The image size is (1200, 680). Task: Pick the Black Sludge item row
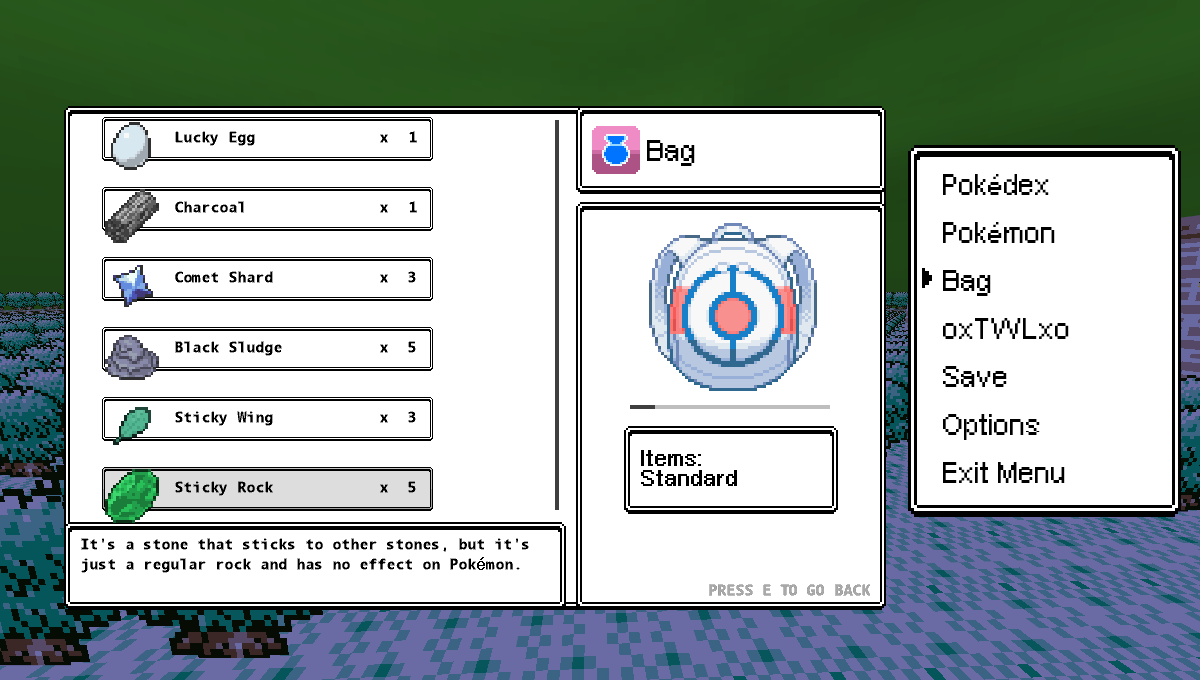coord(267,349)
